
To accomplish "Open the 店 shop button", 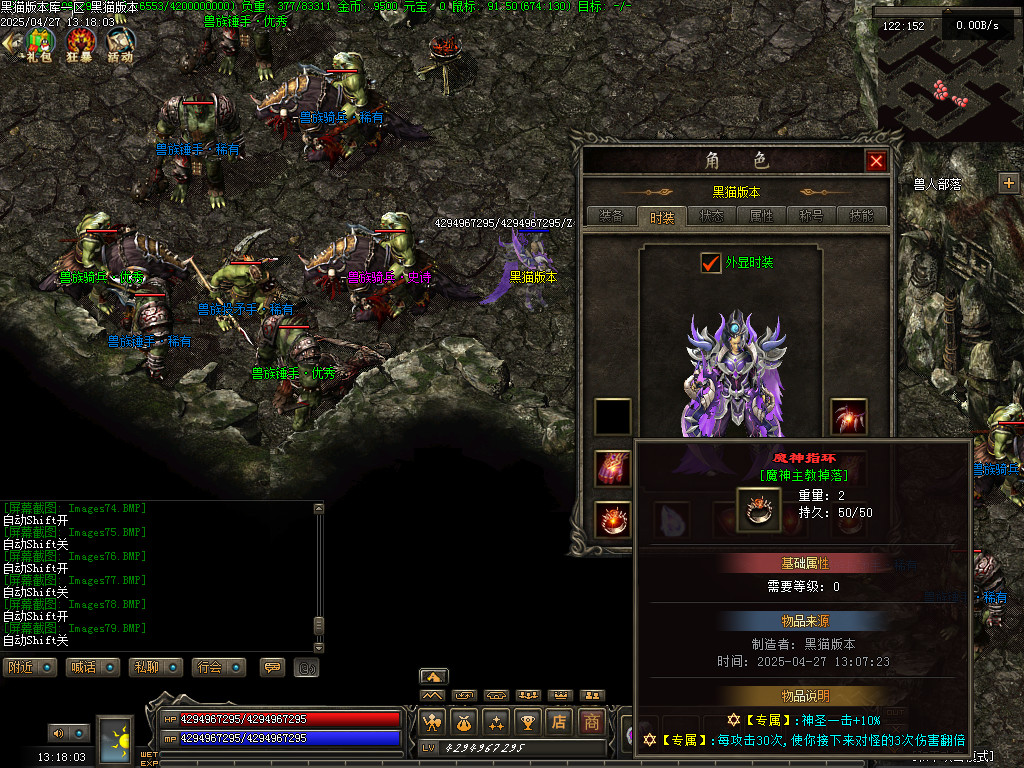I will coord(560,721).
